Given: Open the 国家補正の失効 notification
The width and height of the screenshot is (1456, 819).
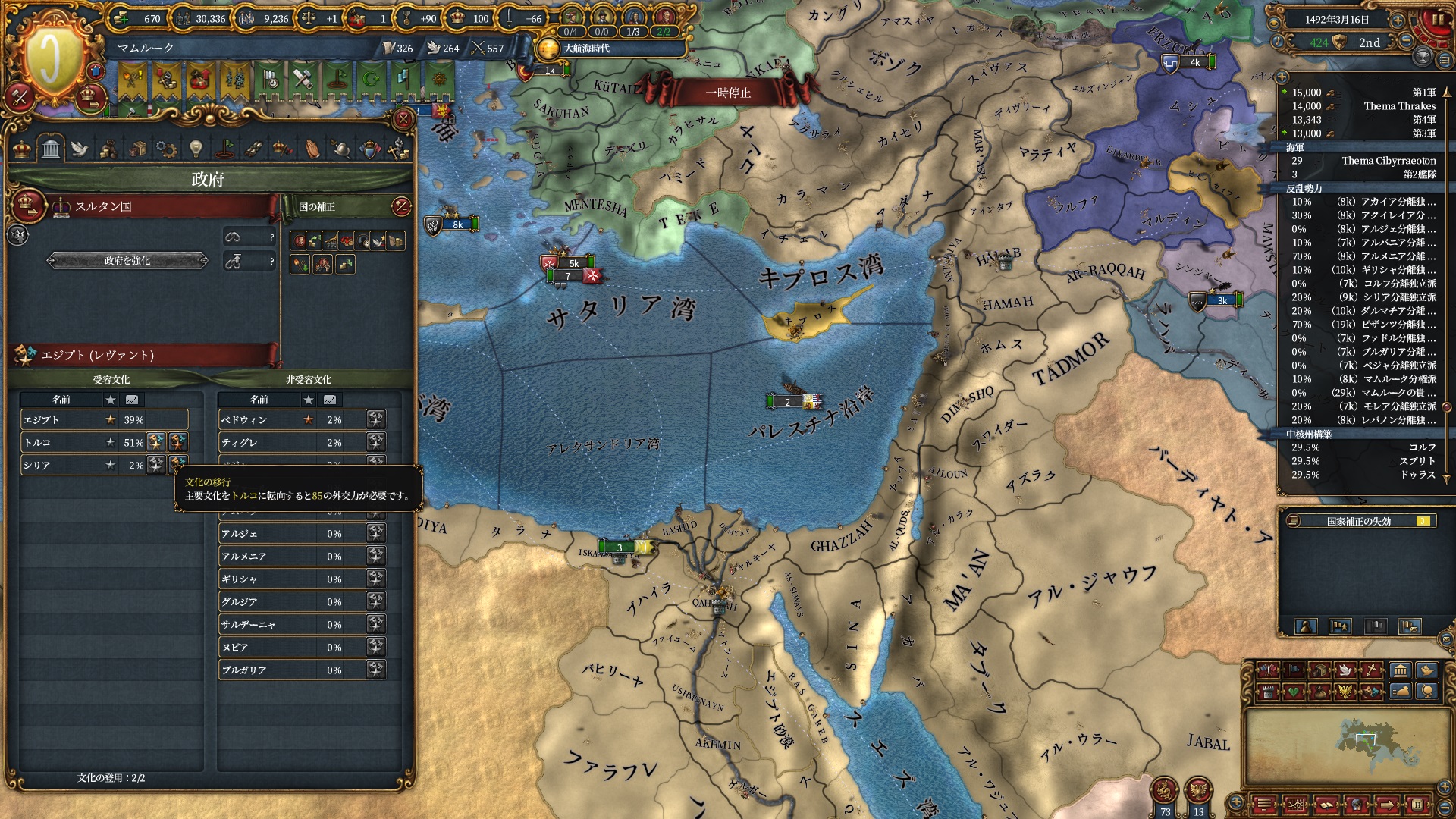Looking at the screenshot, I should point(1358,521).
